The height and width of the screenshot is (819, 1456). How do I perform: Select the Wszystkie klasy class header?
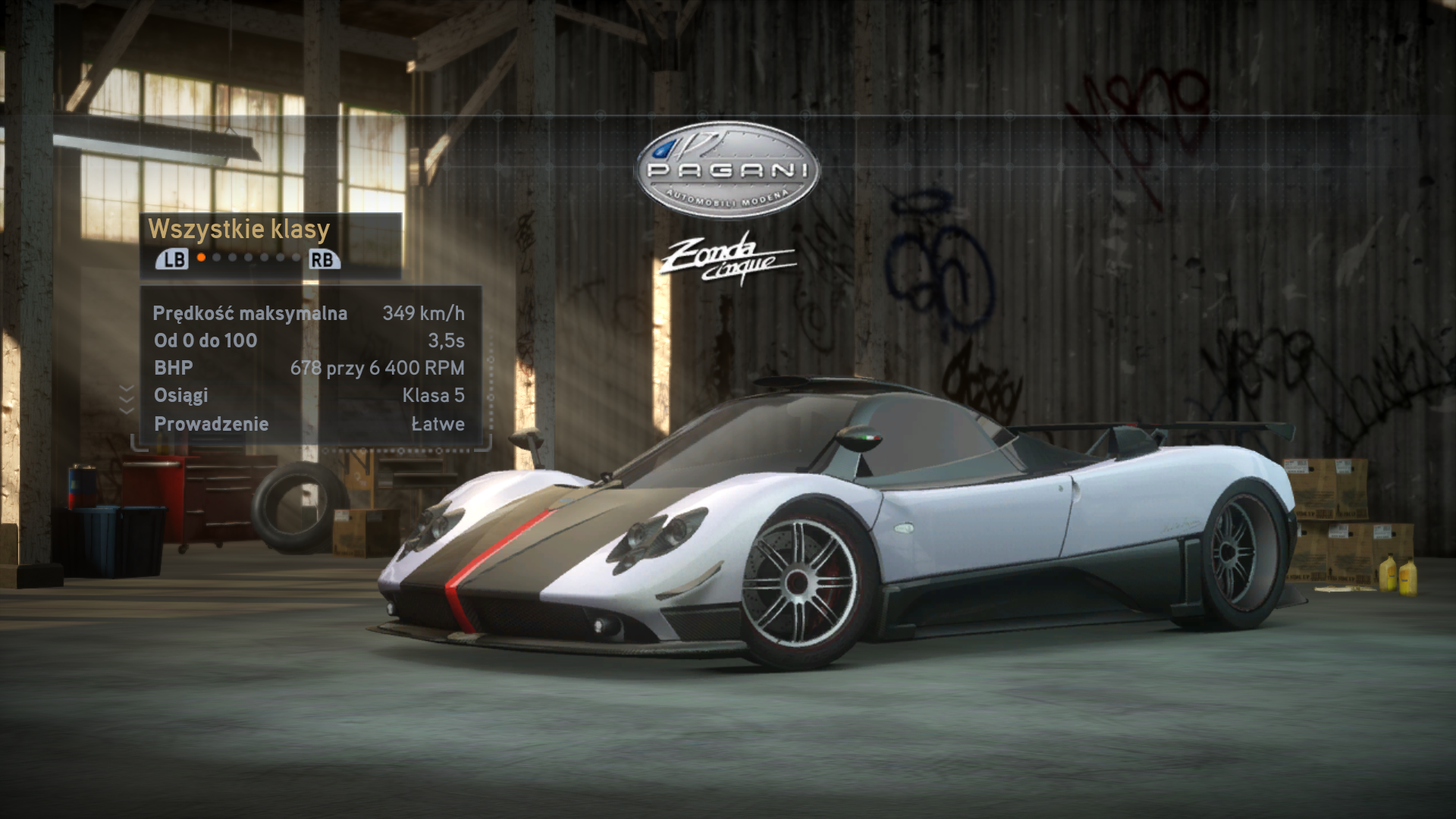point(239,229)
